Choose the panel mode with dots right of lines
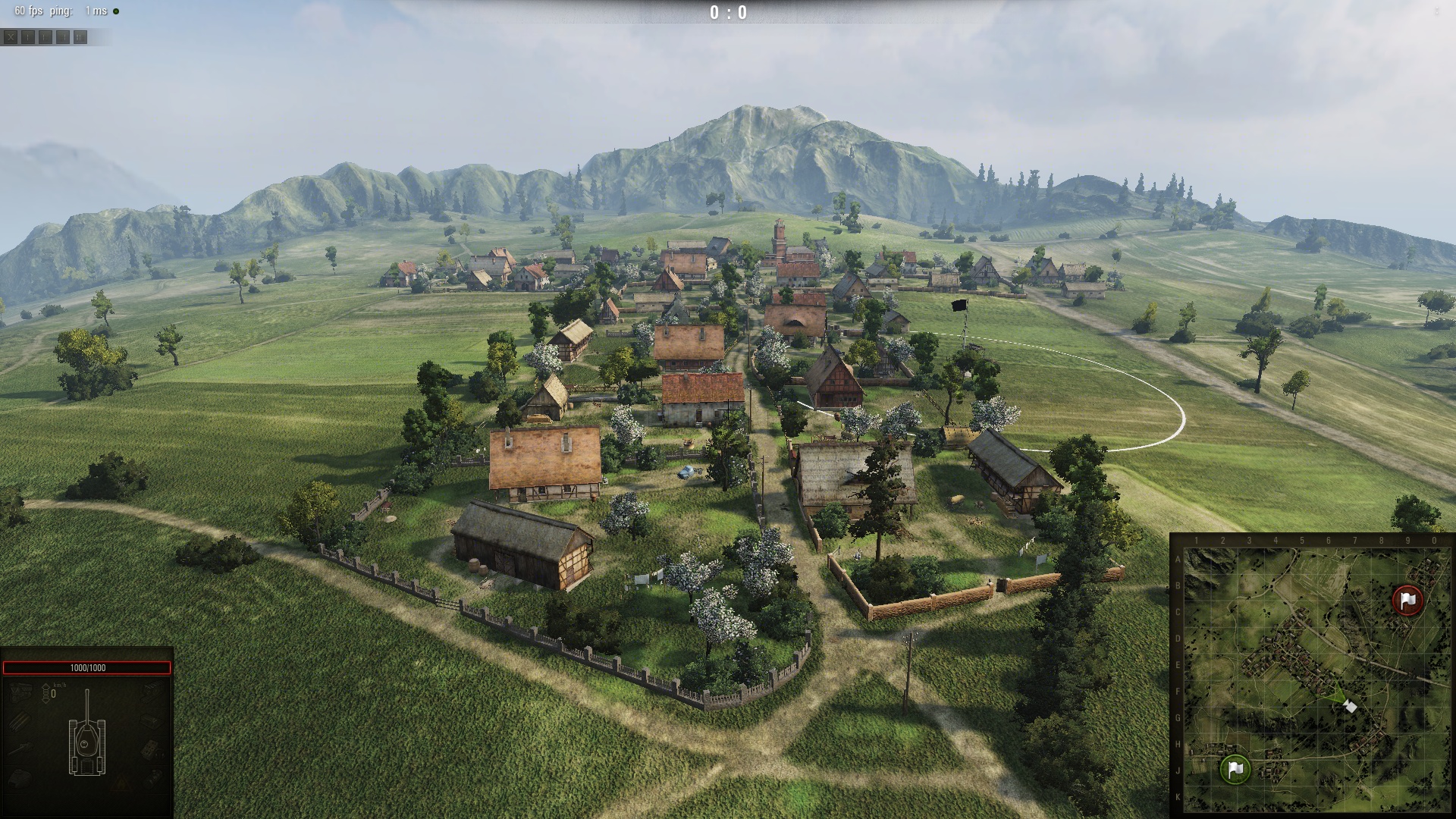Screen dimensions: 1456x819 (x=63, y=37)
